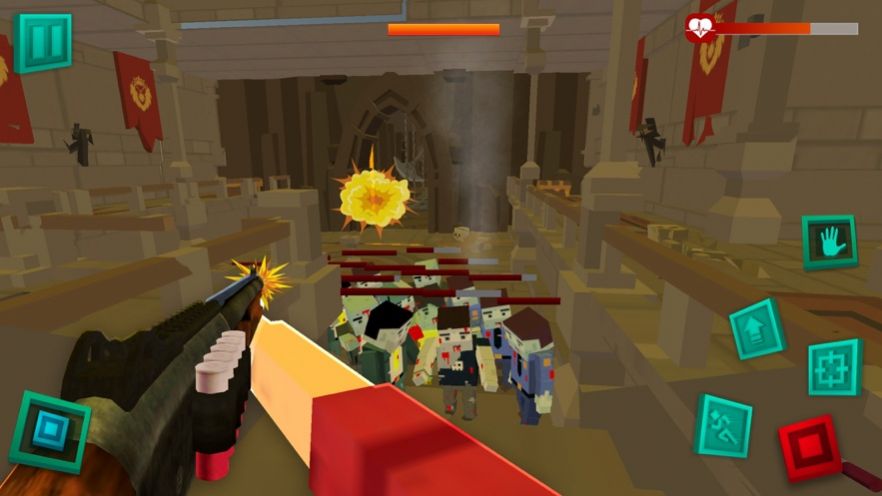Tap the running figure sprint button

click(724, 425)
